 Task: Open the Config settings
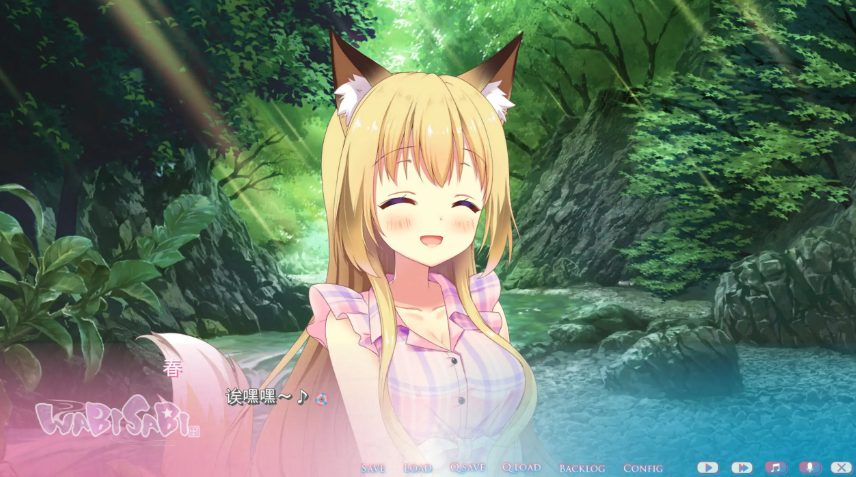pos(643,467)
